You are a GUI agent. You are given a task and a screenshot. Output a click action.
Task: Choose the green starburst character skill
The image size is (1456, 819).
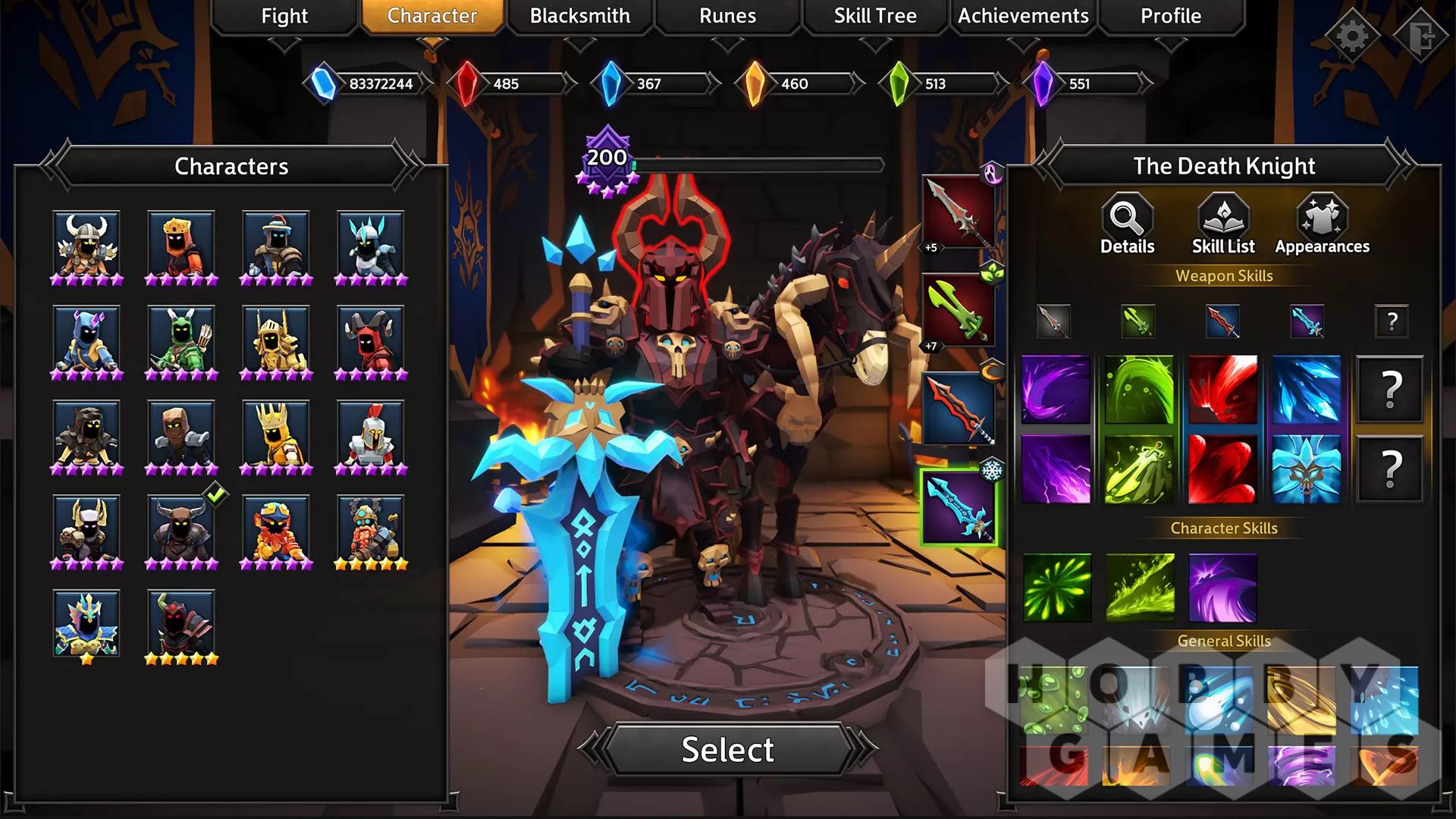point(1056,588)
